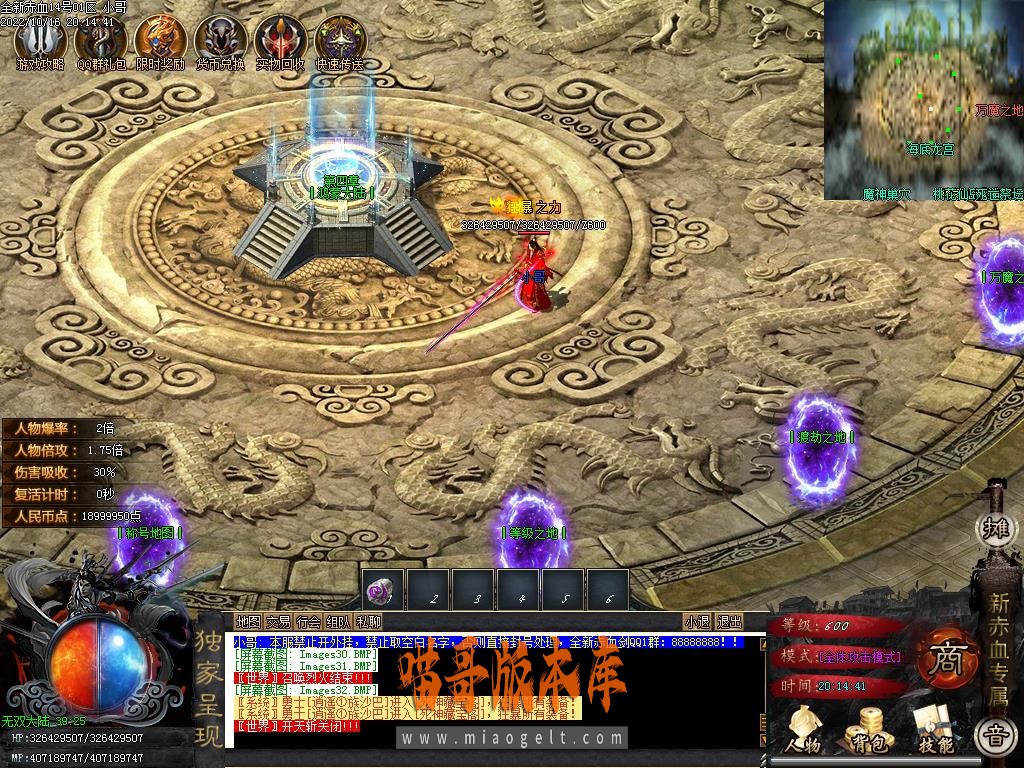Open the 游戏攻略 game guide icon
Viewport: 1024px width, 768px height.
point(40,40)
